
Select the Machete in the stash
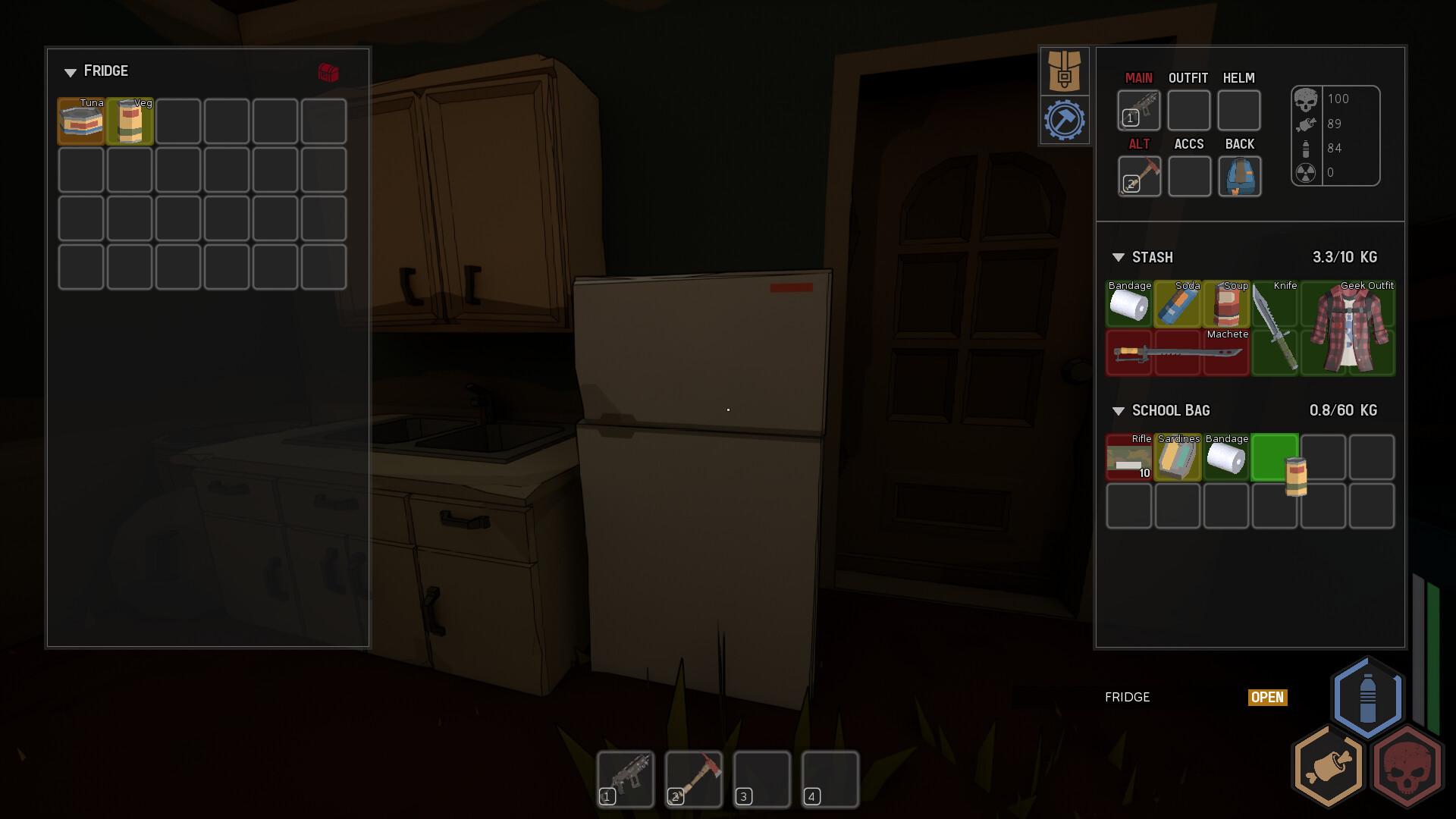pos(1178,353)
